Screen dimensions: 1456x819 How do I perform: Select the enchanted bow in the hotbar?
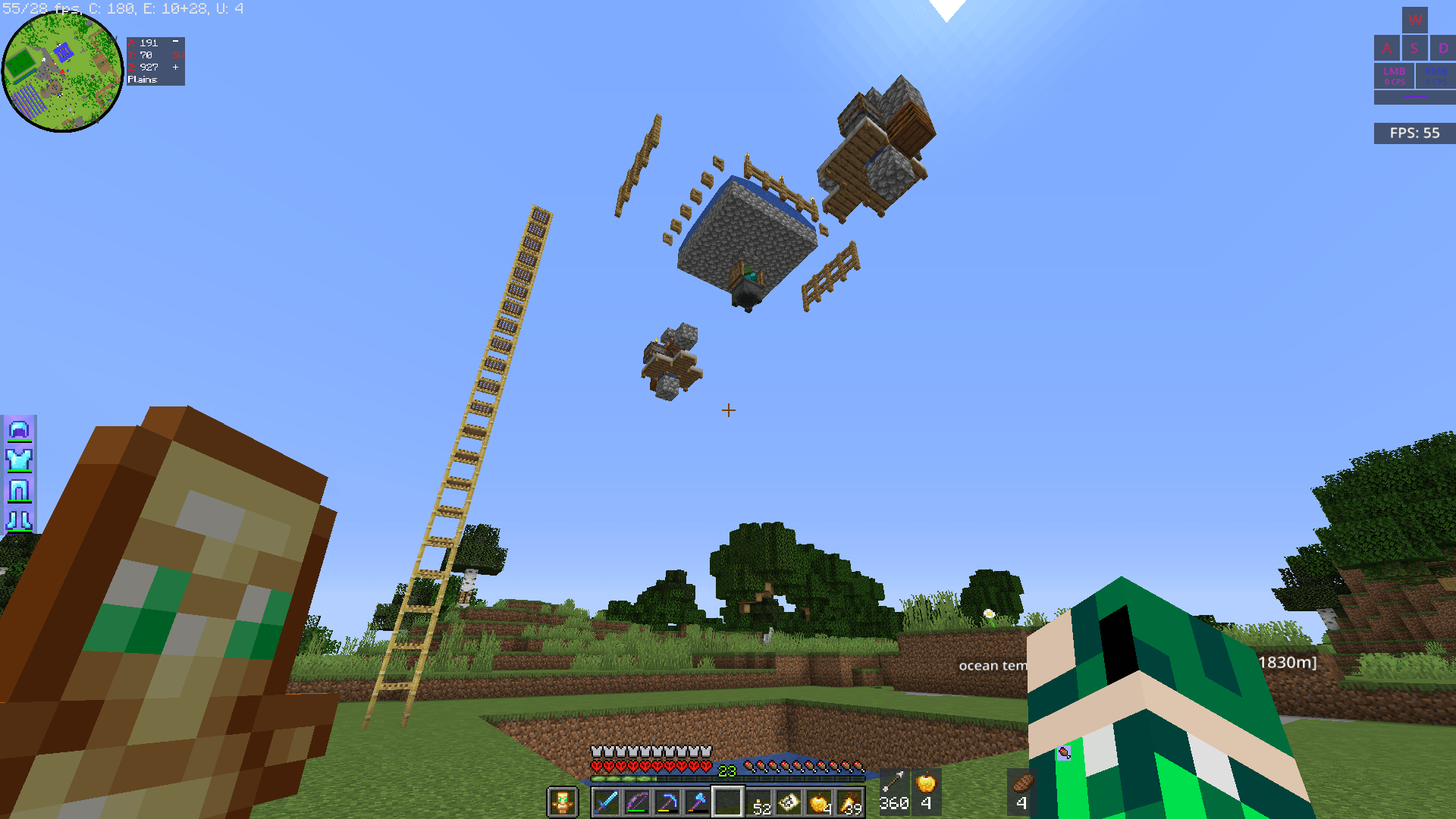[x=635, y=802]
